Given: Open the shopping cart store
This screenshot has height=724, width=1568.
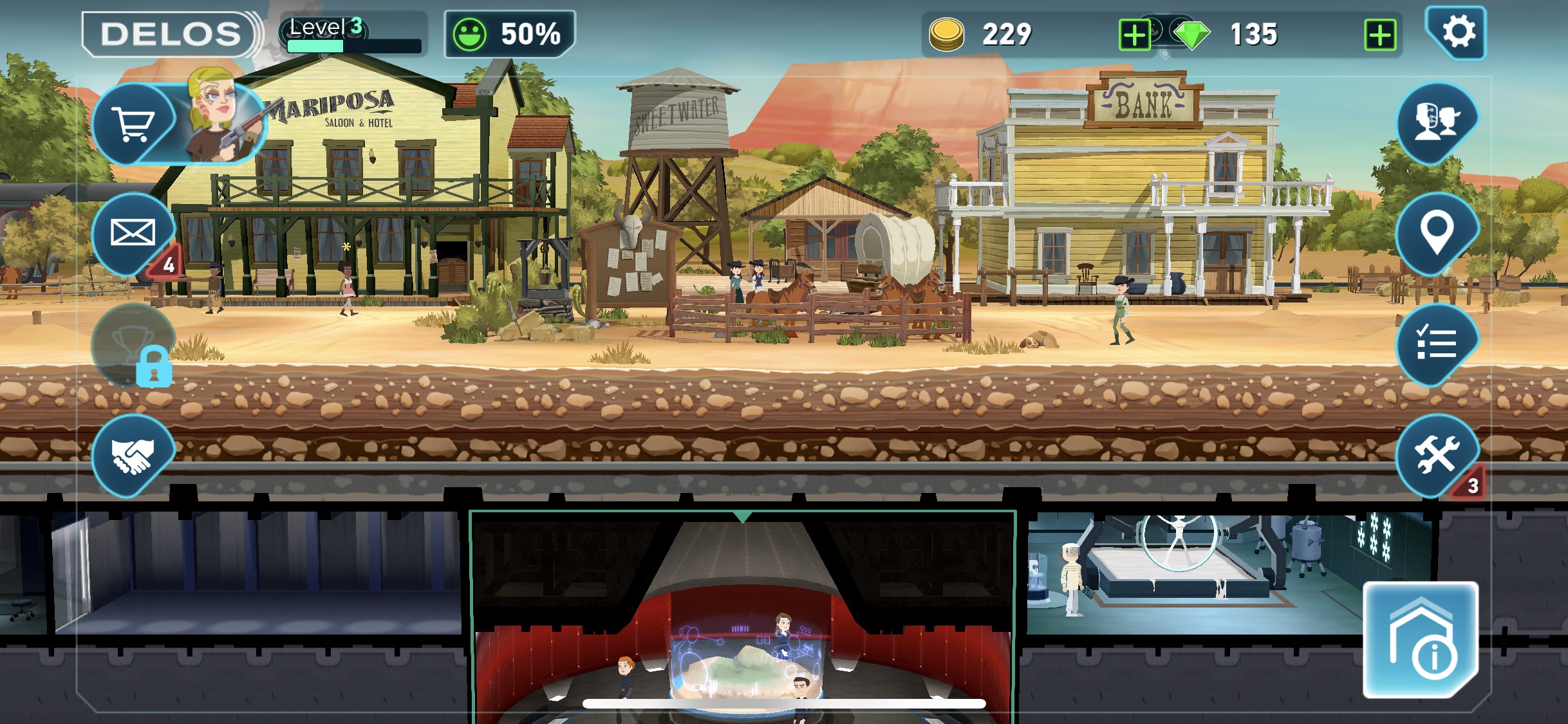Looking at the screenshot, I should (133, 122).
